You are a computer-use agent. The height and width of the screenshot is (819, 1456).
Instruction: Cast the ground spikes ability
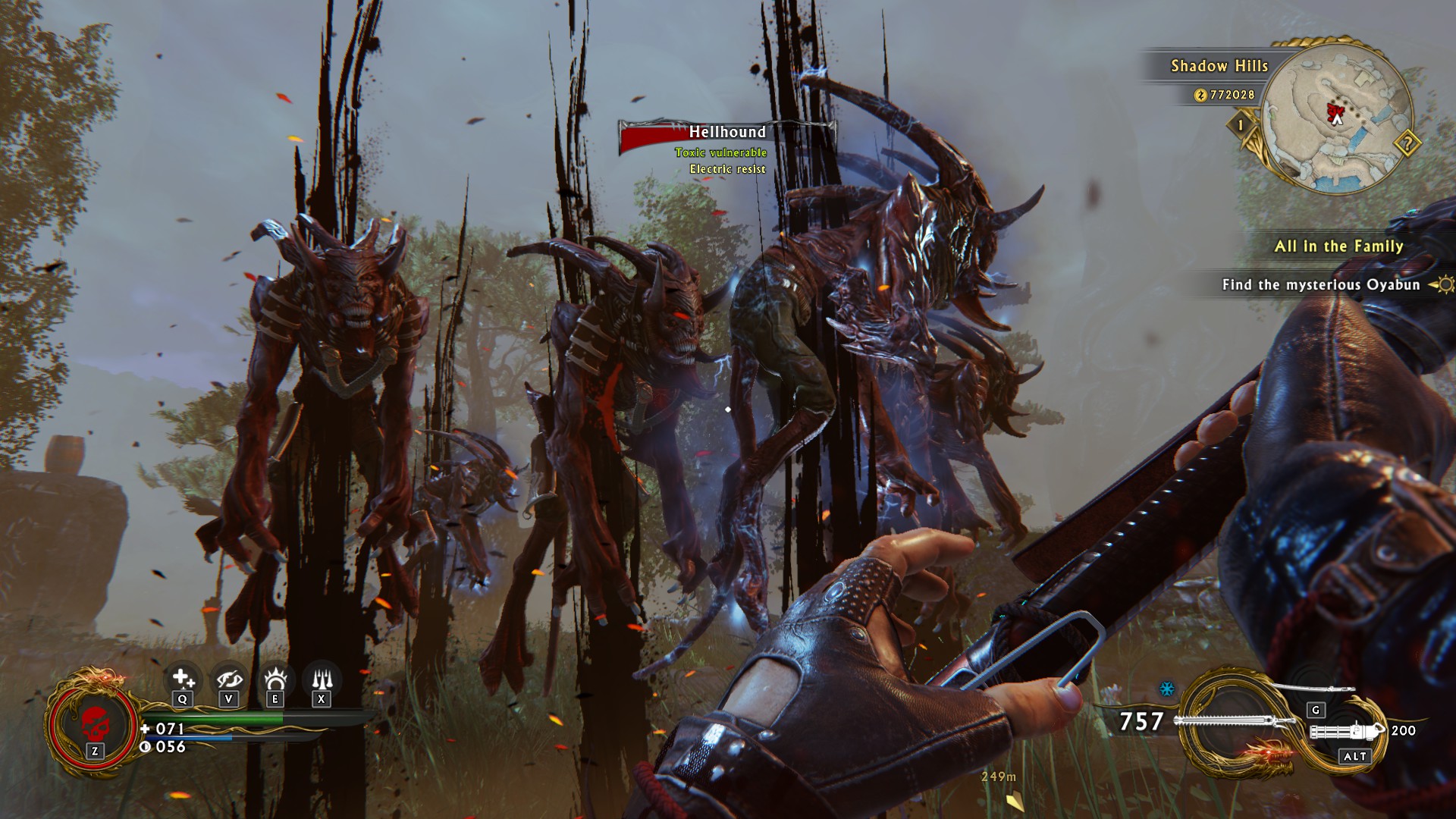[x=322, y=678]
